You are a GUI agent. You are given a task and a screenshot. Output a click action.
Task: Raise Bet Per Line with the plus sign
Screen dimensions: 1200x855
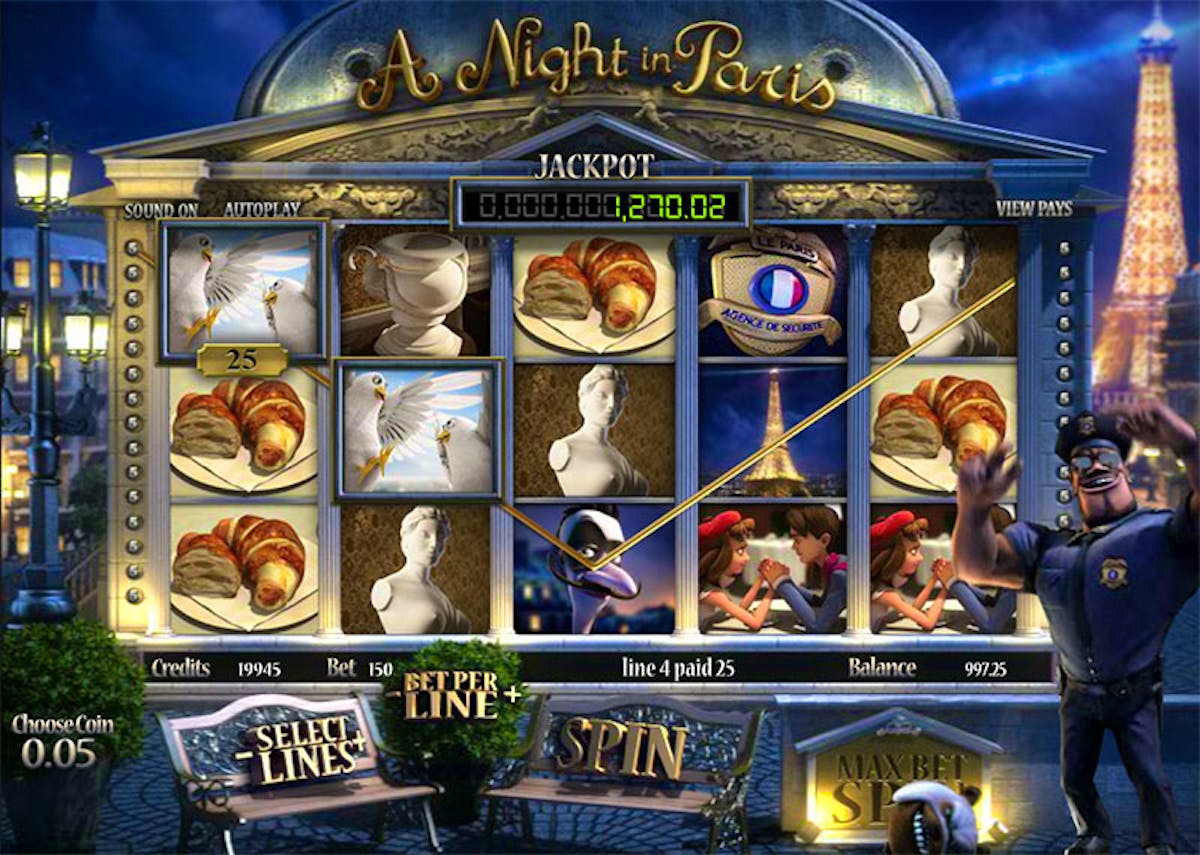click(x=513, y=695)
